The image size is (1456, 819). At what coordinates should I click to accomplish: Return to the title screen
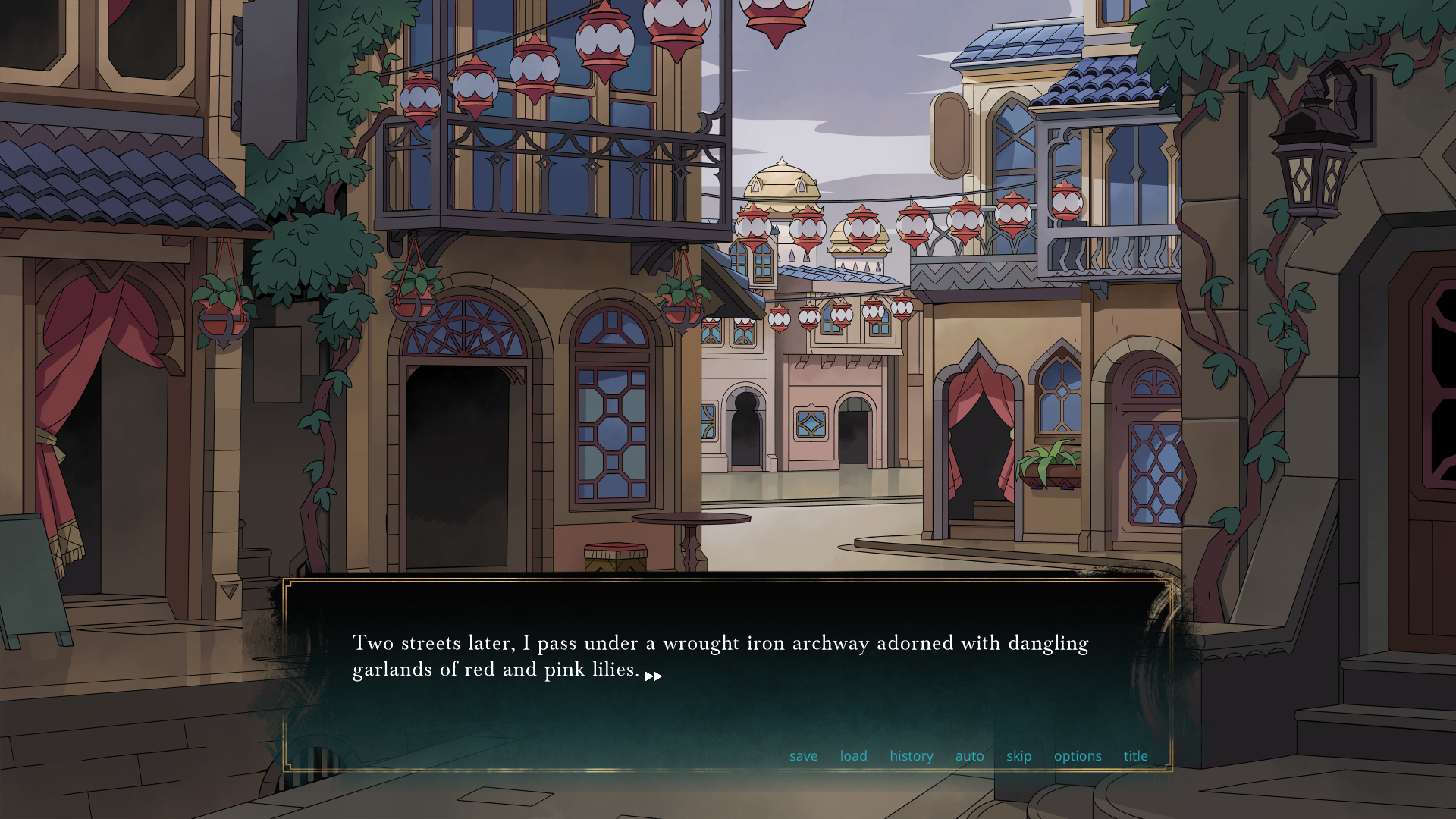click(x=1135, y=756)
